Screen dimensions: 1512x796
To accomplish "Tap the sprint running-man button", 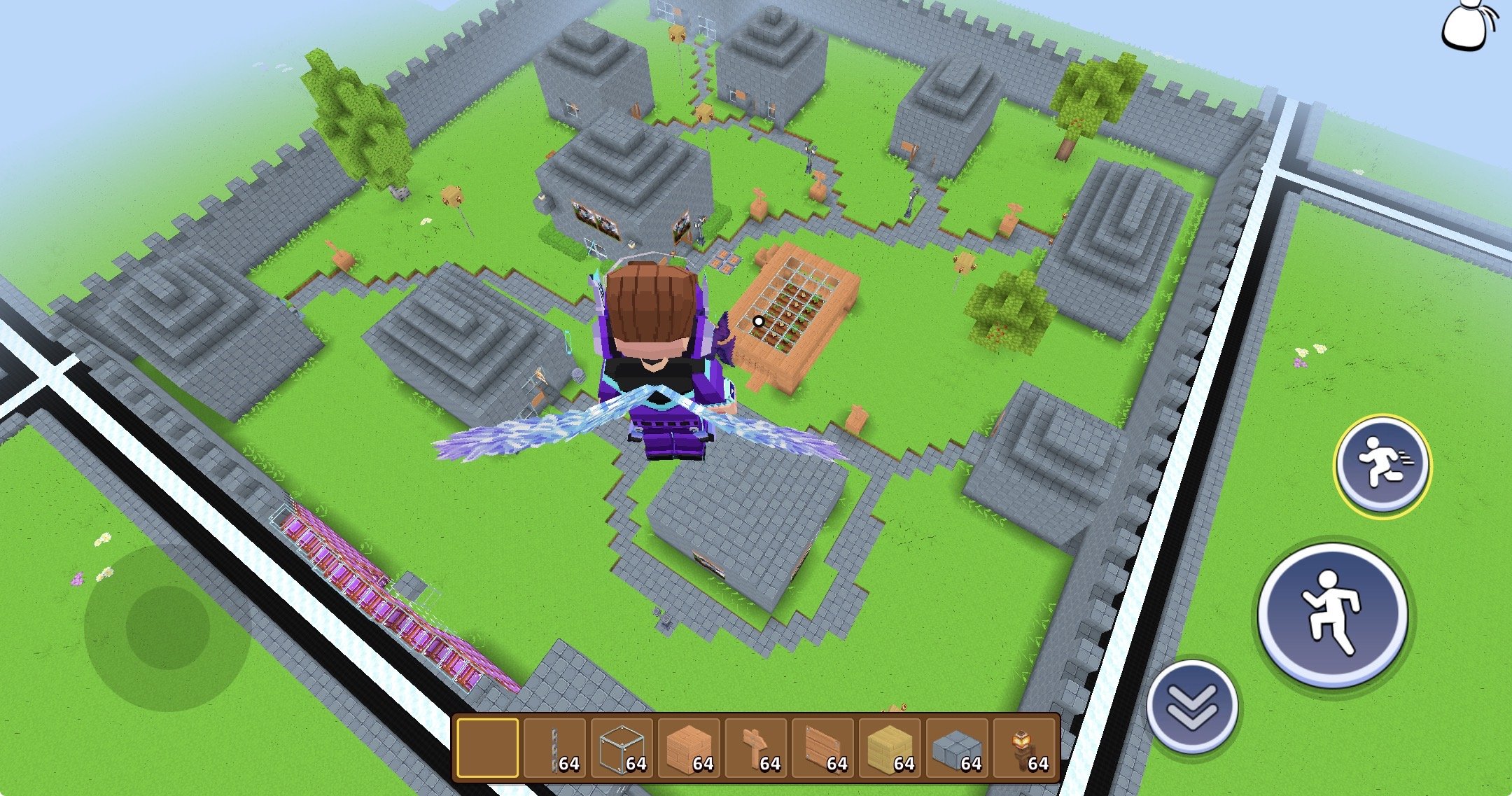I will click(1382, 465).
